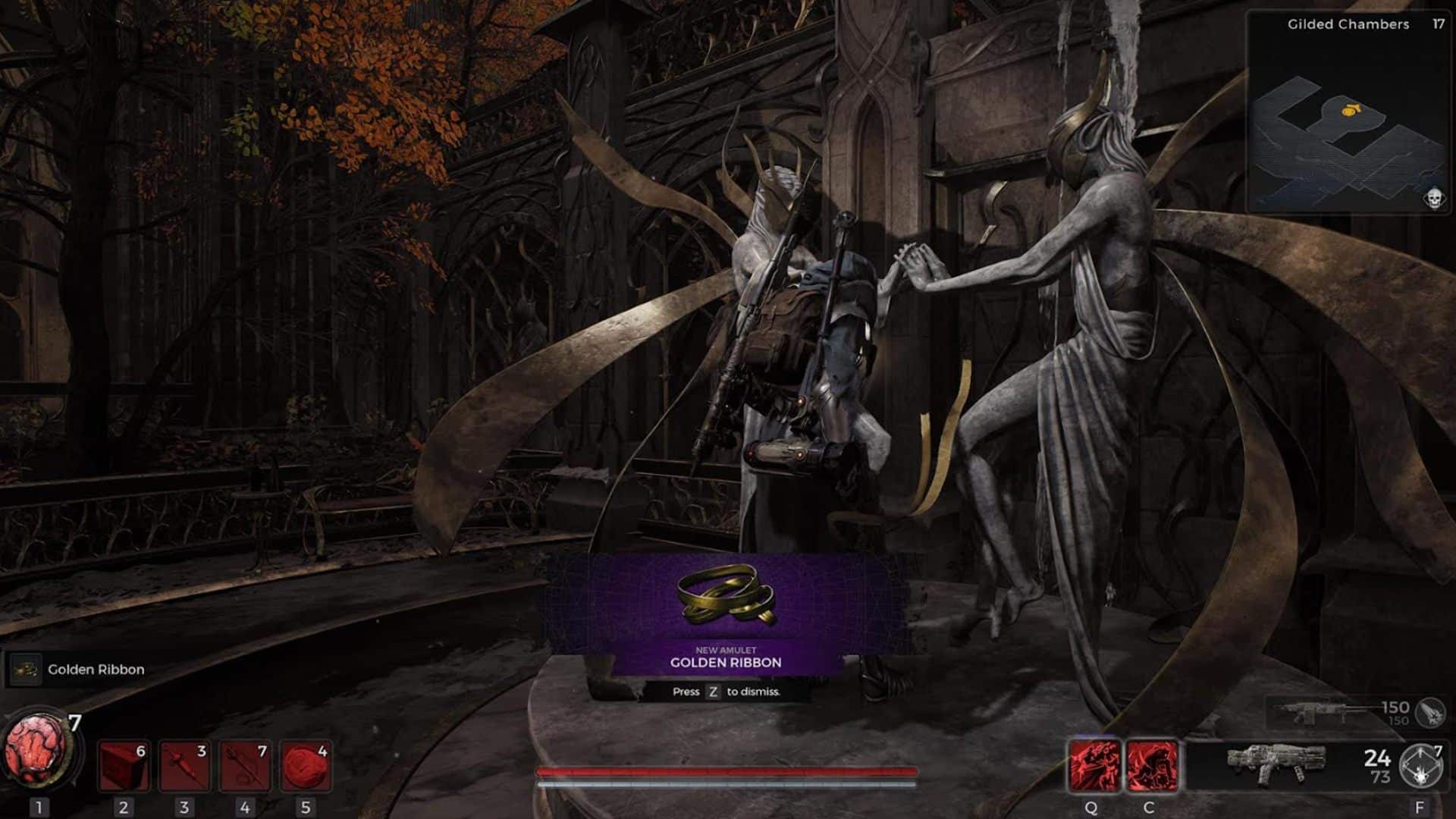Use the red block consumable slot
This screenshot has width=1456, height=819.
click(x=124, y=766)
